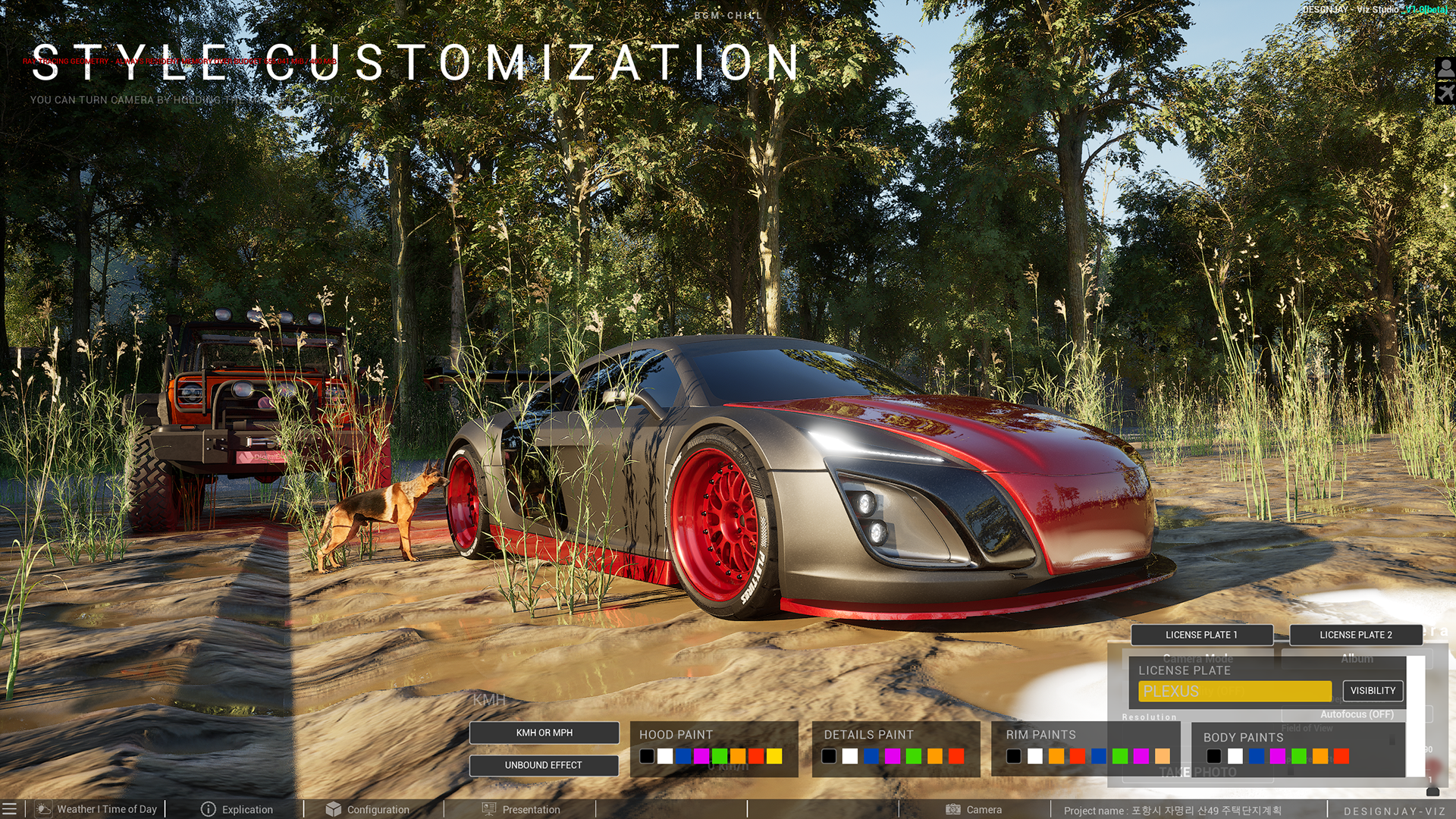Open the Explication section
The image size is (1456, 819).
click(237, 809)
